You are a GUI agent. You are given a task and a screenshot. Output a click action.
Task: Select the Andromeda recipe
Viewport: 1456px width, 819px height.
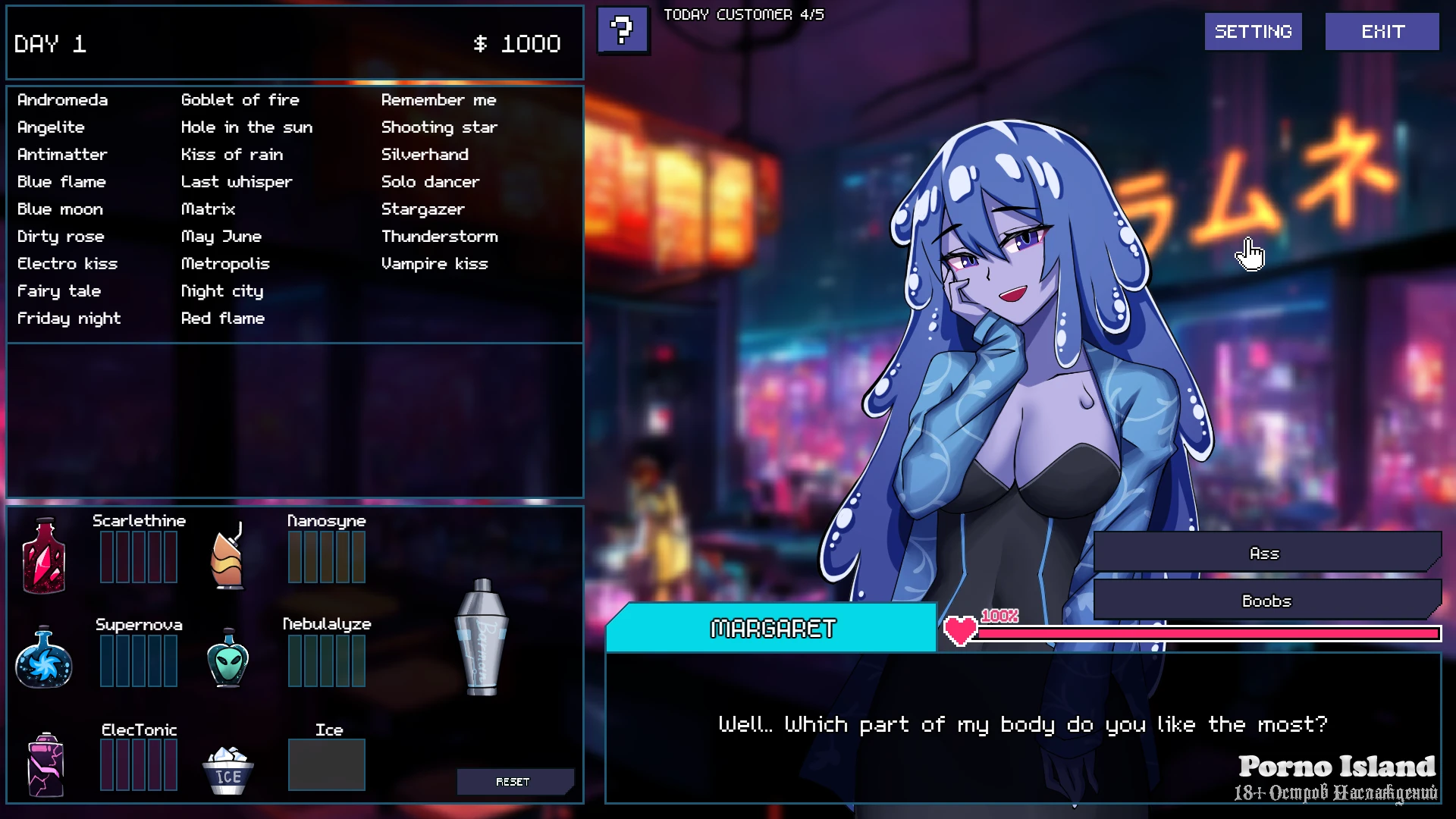click(x=62, y=100)
